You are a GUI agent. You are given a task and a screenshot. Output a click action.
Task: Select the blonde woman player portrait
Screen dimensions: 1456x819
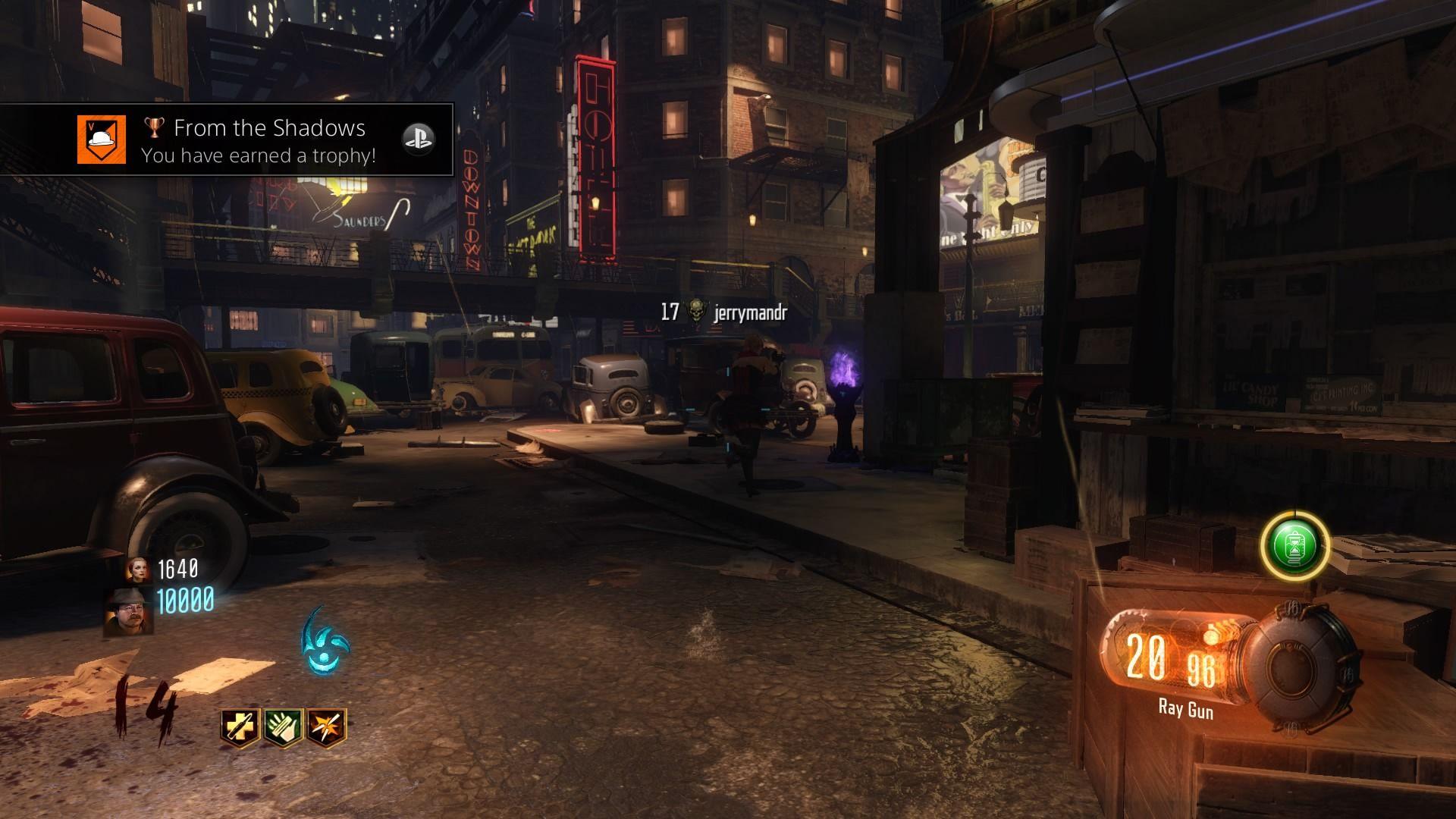(139, 569)
